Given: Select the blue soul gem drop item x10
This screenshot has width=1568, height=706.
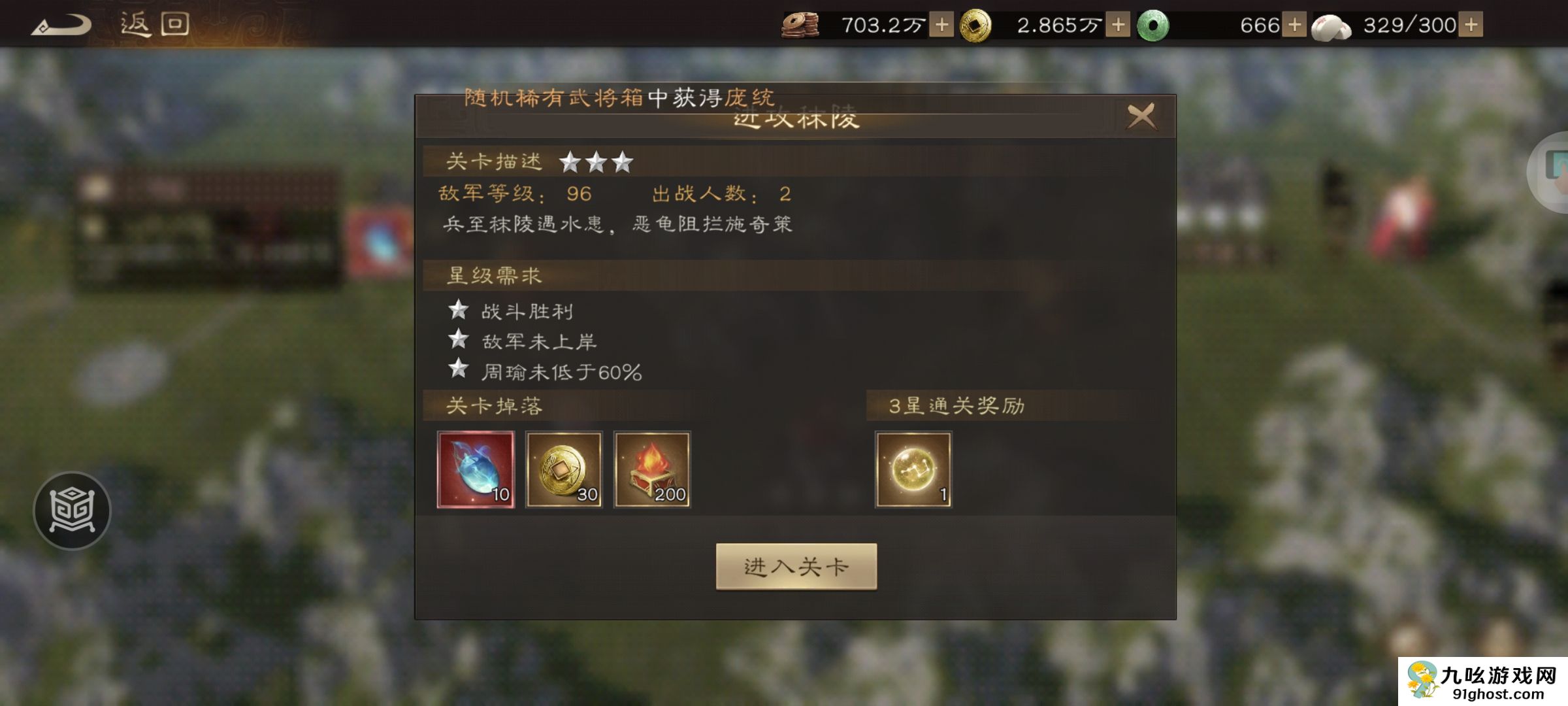Looking at the screenshot, I should 476,469.
